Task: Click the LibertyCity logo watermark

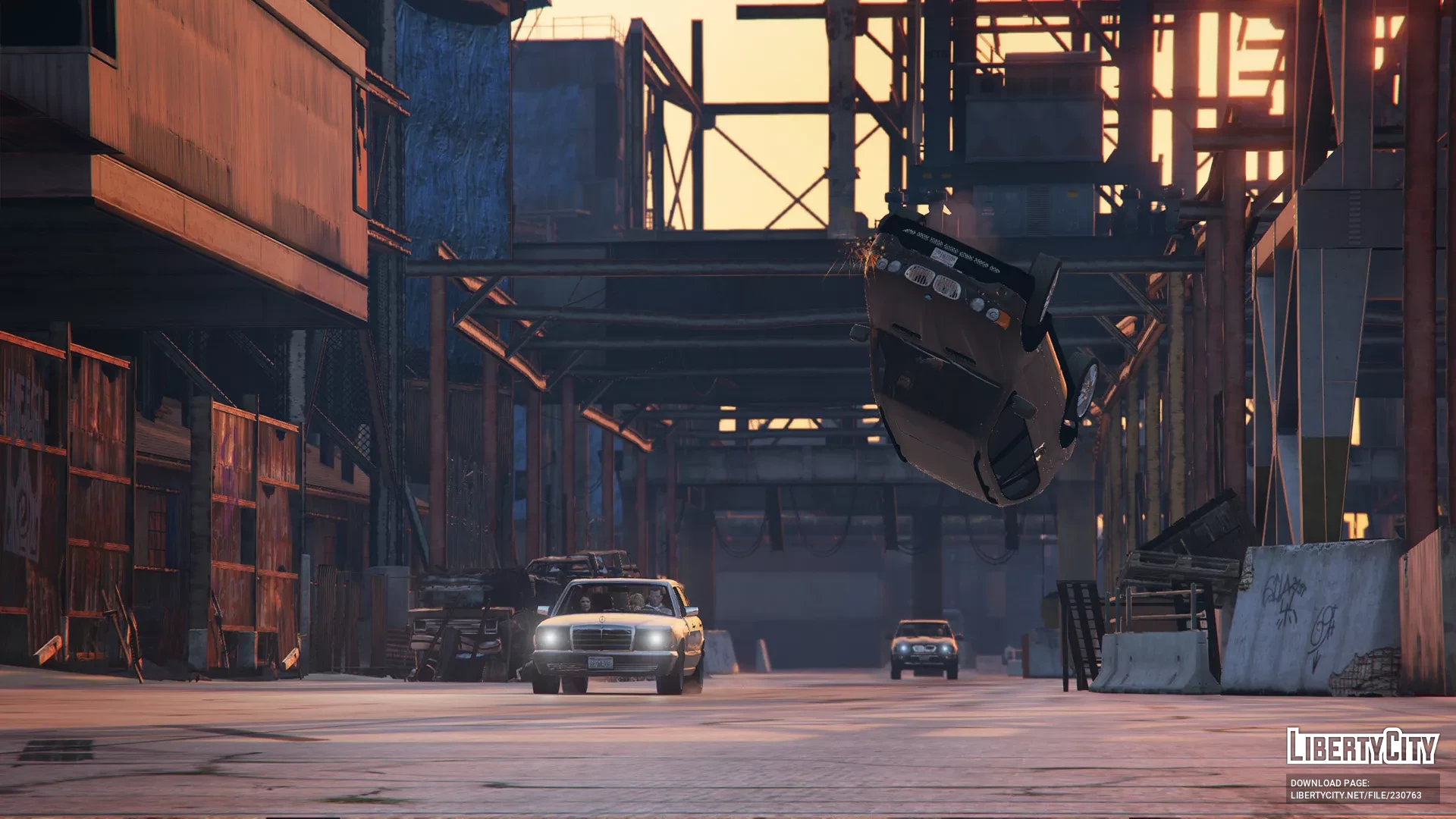Action: coord(1362,746)
